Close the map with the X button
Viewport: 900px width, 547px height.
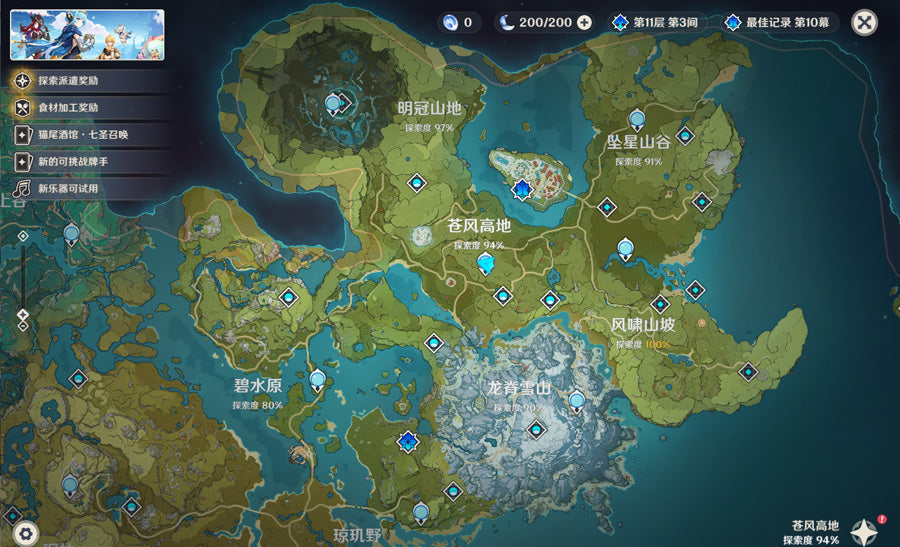coord(864,22)
